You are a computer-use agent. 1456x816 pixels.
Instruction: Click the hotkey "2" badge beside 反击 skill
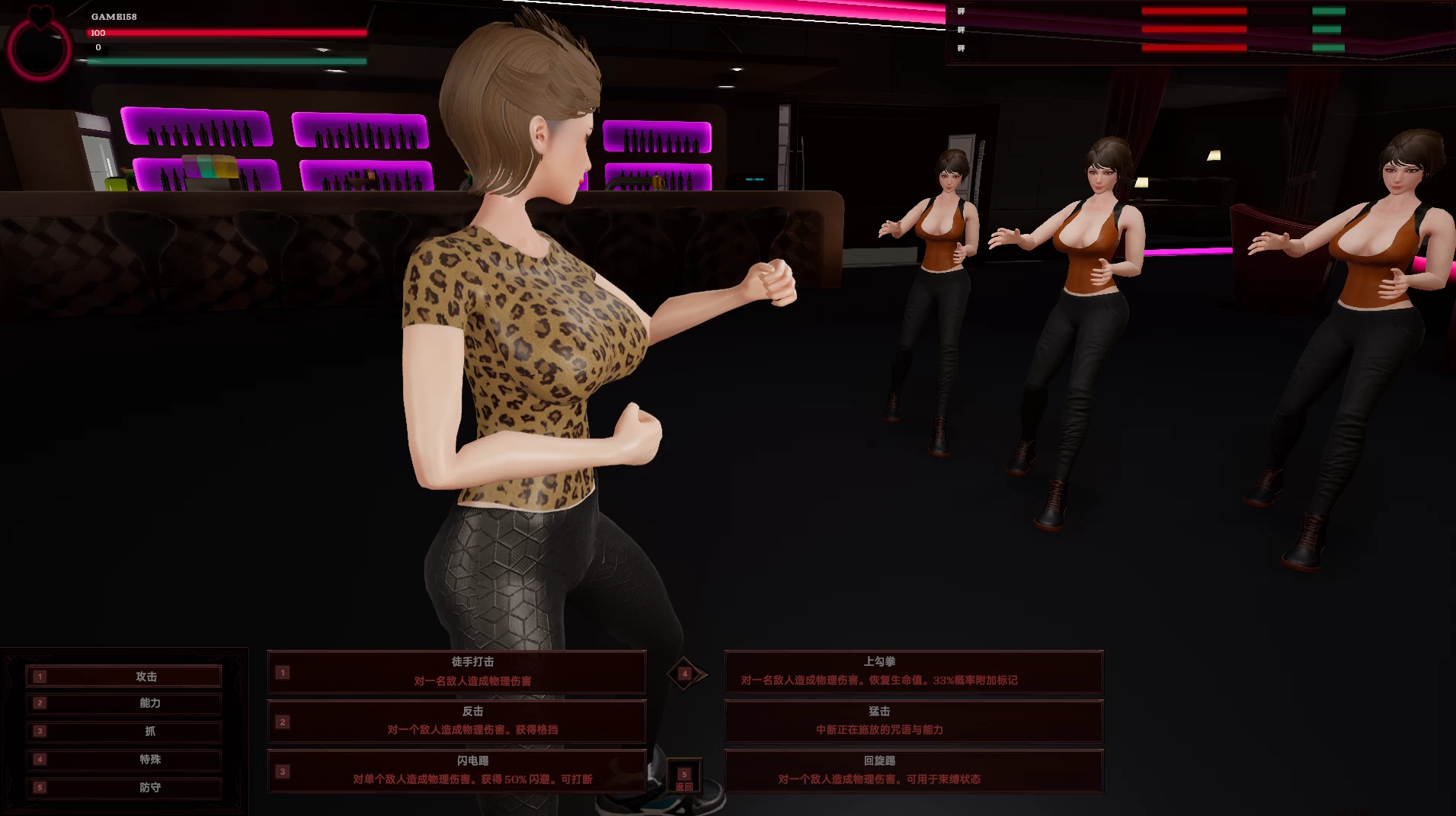(283, 722)
